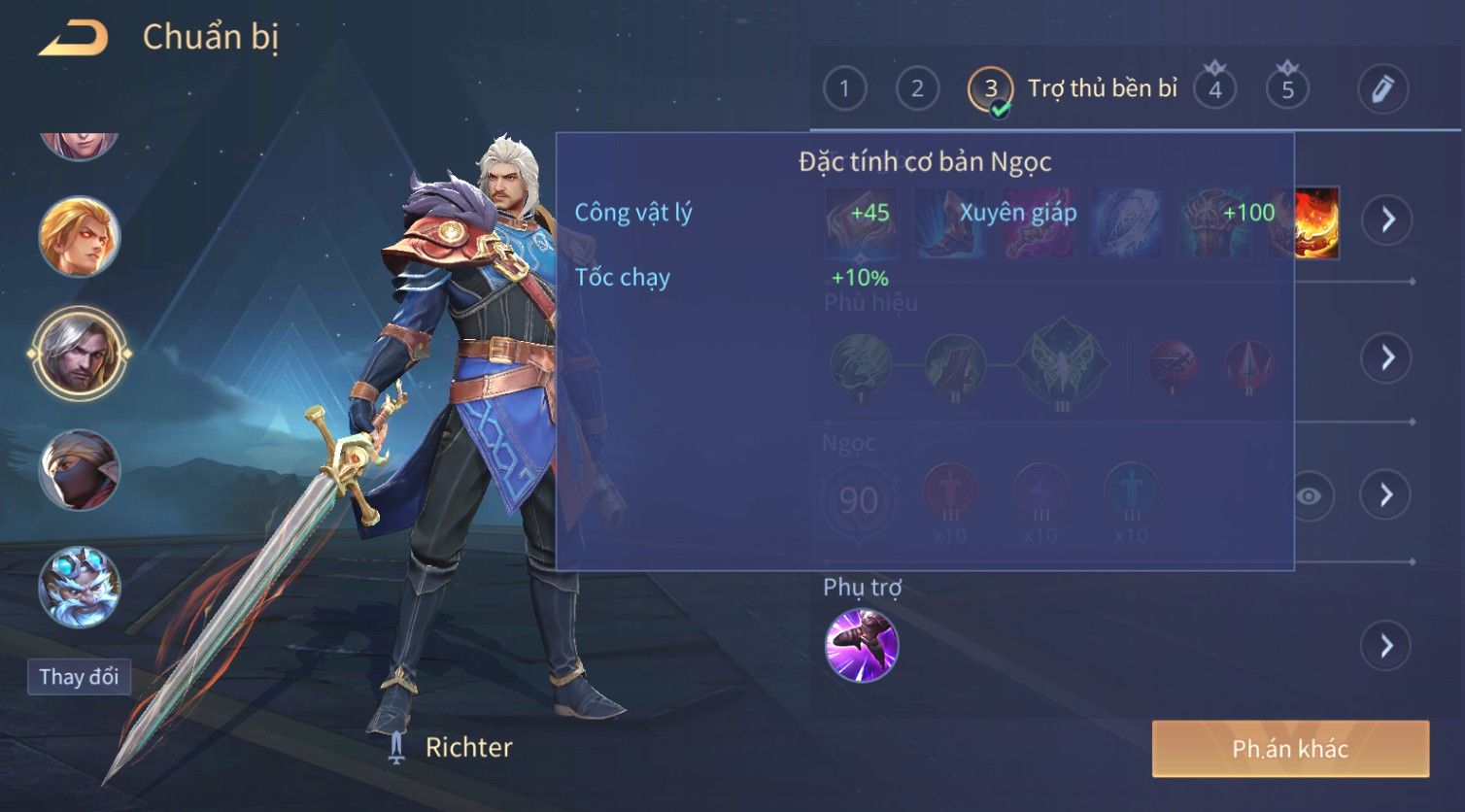1465x812 pixels.
Task: Go back using the return arrow
Action: tap(74, 39)
